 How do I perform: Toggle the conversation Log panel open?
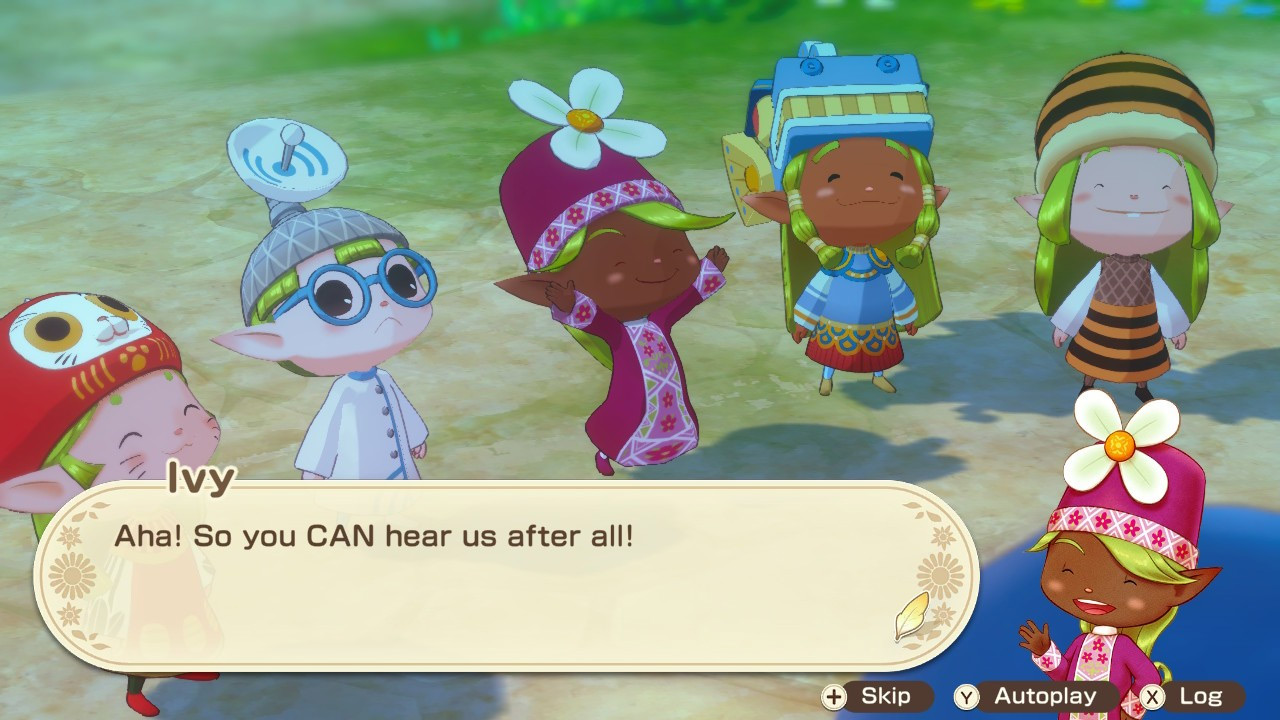click(x=1200, y=697)
